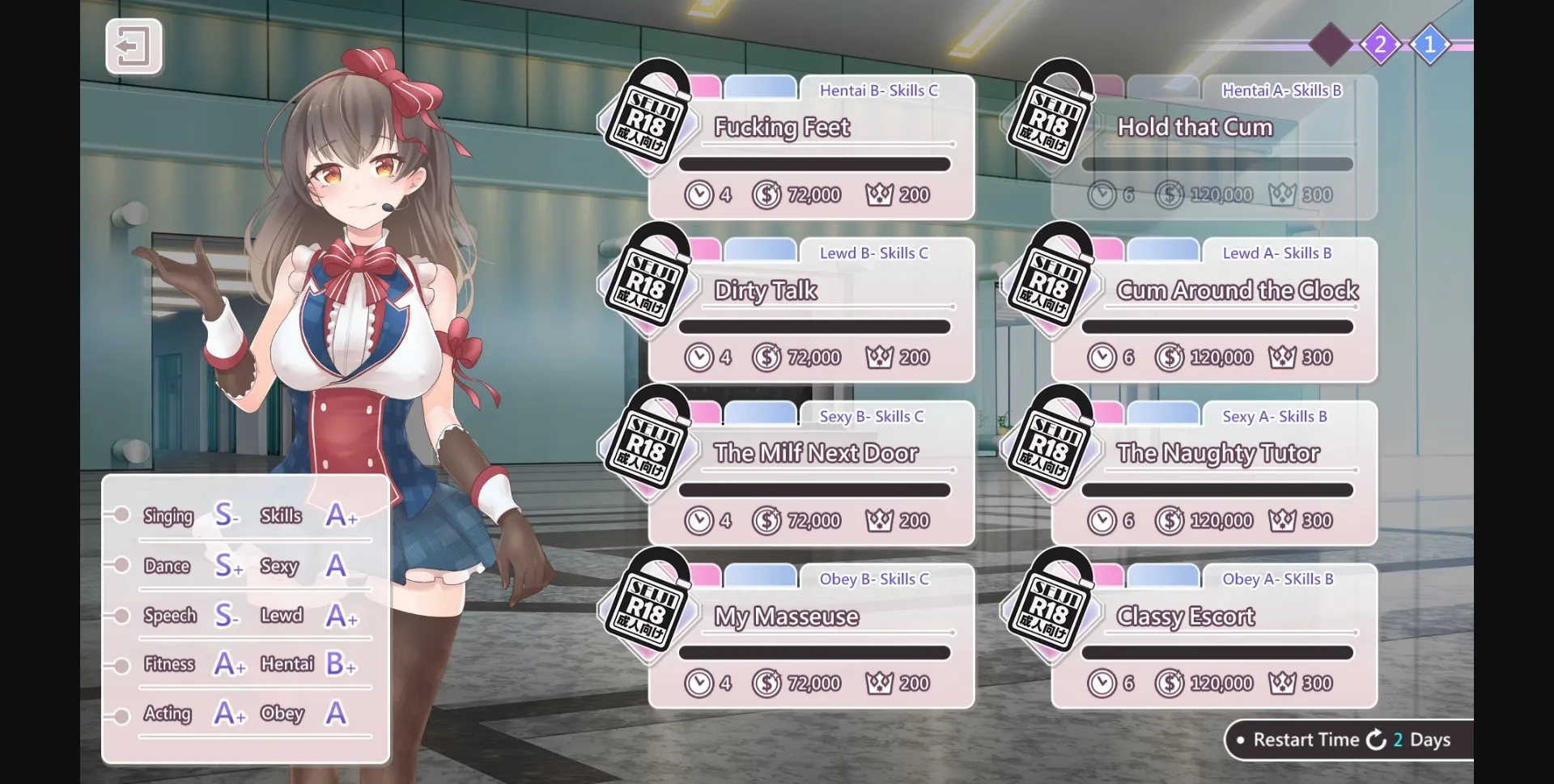Toggle the marker beside the Fitness stat
The image size is (1554, 784).
pyautogui.click(x=121, y=664)
